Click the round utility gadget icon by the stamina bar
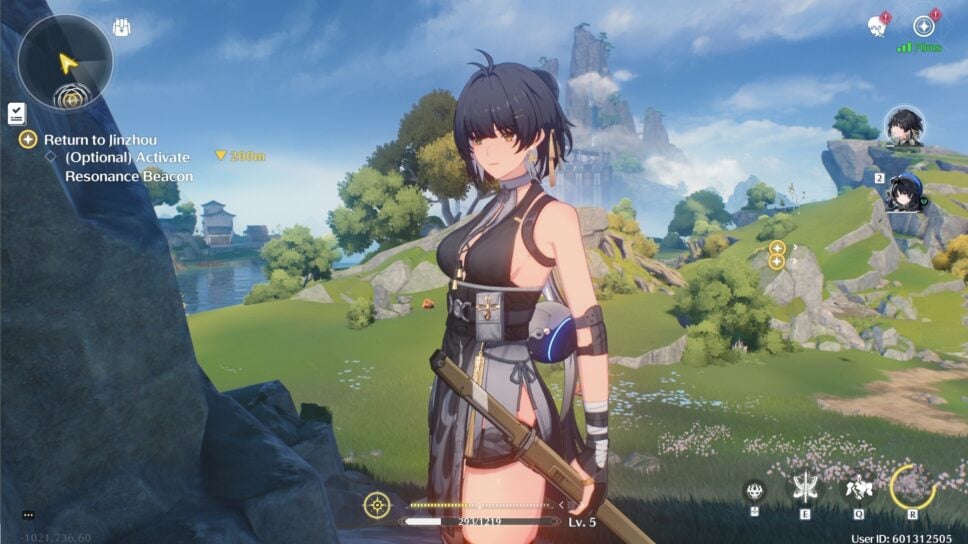Viewport: 968px width, 544px height. pyautogui.click(x=377, y=505)
